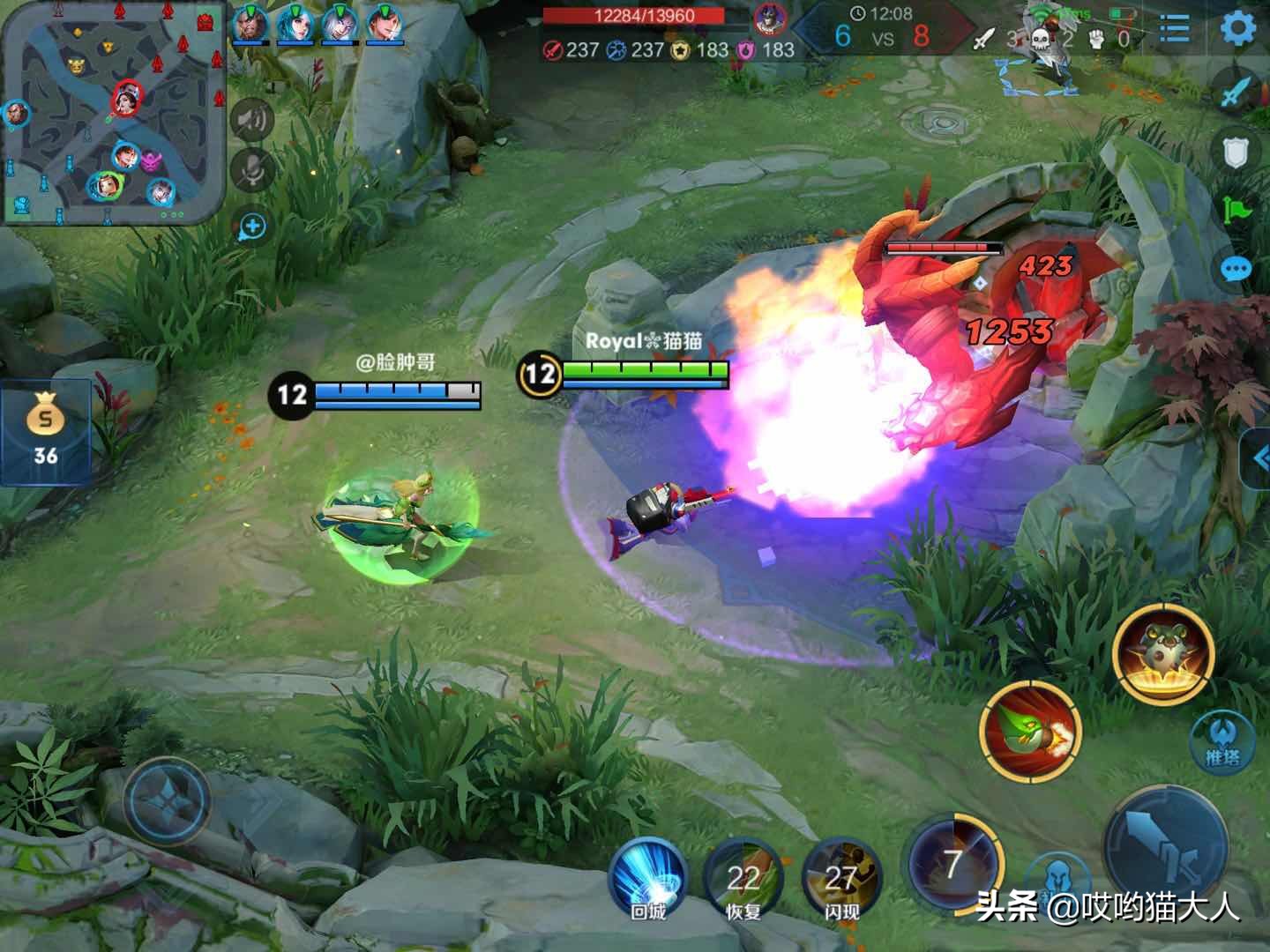Viewport: 1270px width, 952px height.
Task: Expand the right-edge arrow panel
Action: point(1258,457)
